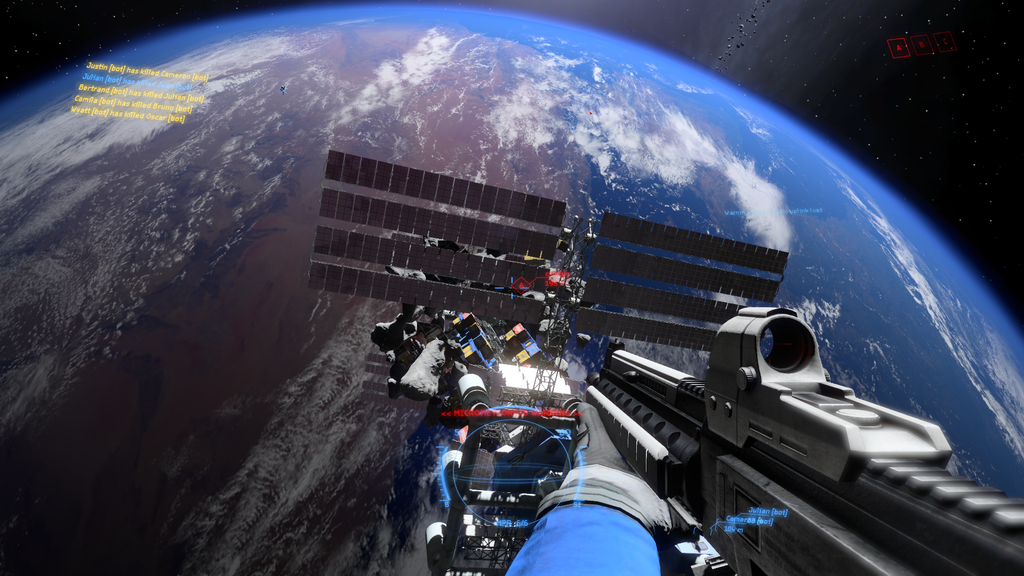Select the red capture point C indicator

point(945,42)
